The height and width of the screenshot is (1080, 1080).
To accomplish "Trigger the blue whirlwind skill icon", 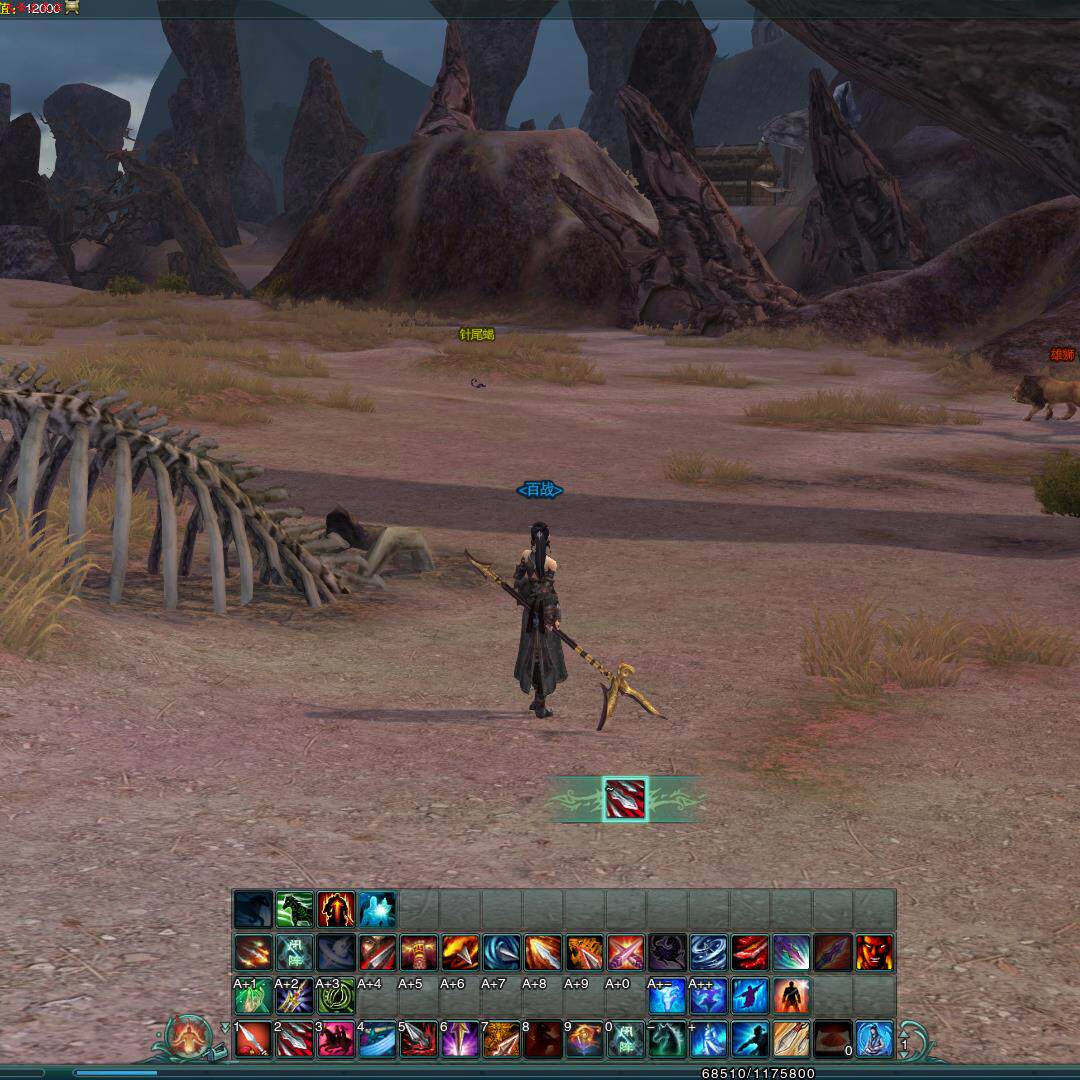I will click(x=709, y=953).
